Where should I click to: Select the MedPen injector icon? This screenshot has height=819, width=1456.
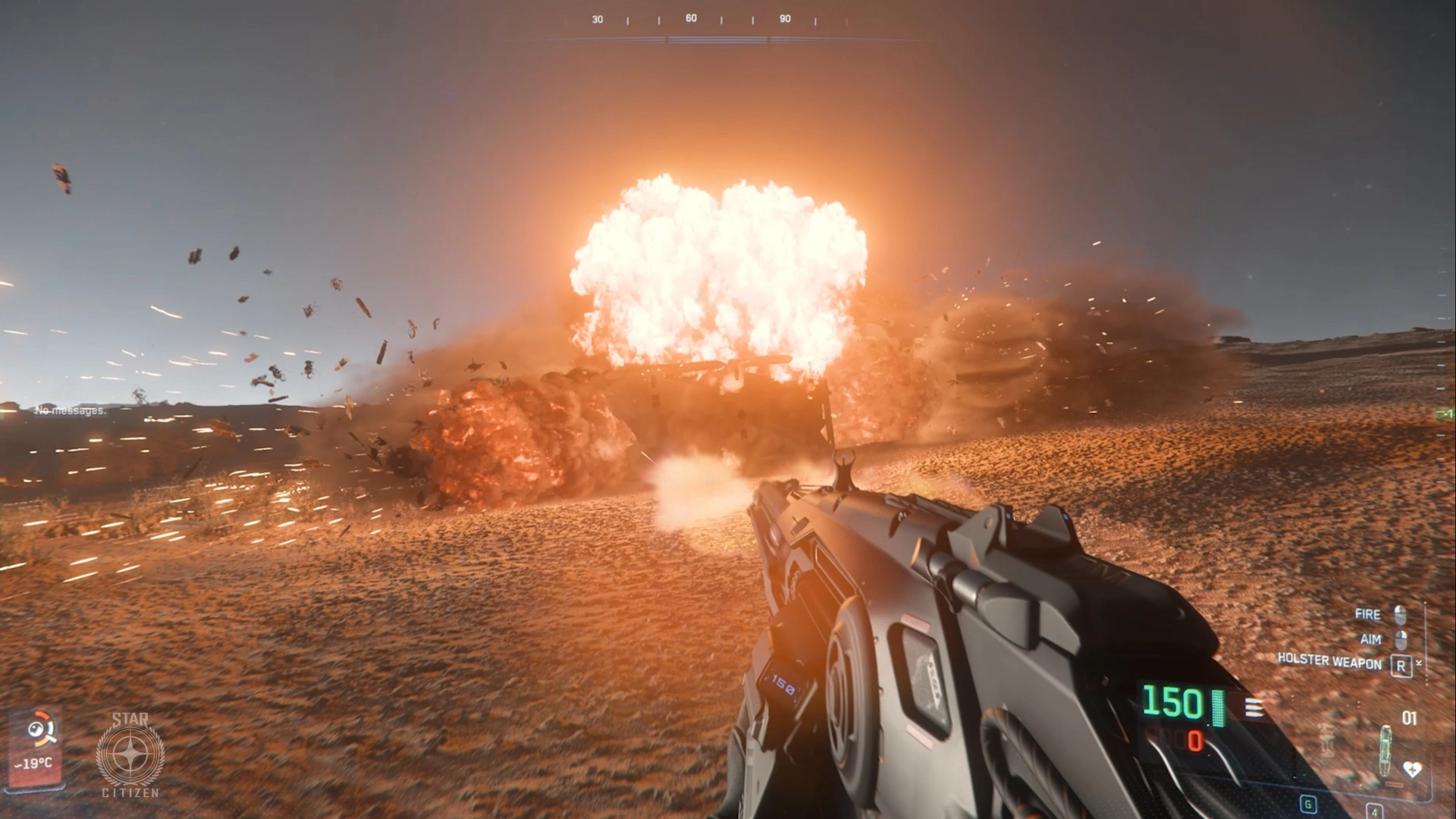point(1386,751)
